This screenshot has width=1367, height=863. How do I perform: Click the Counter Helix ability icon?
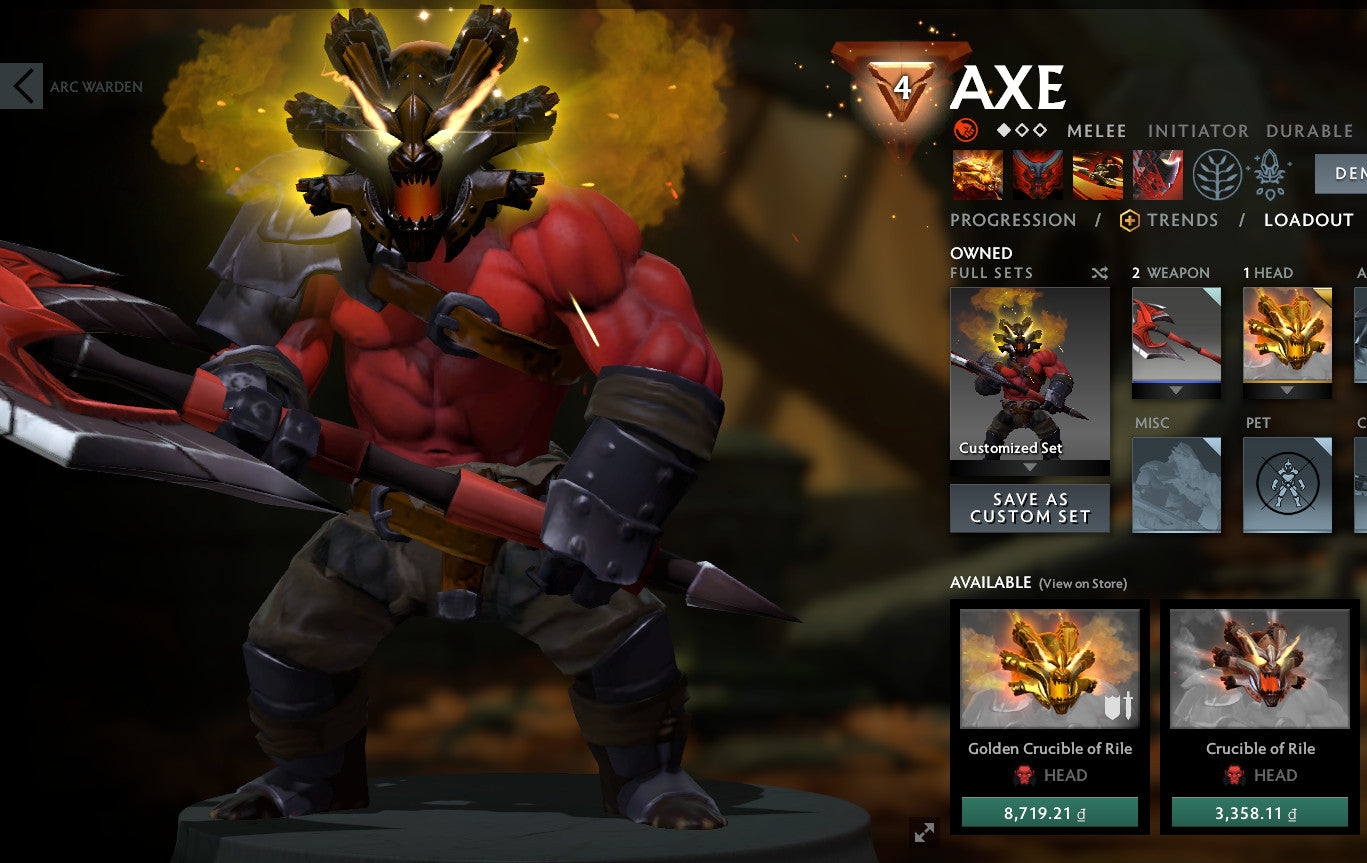pyautogui.click(x=1097, y=173)
